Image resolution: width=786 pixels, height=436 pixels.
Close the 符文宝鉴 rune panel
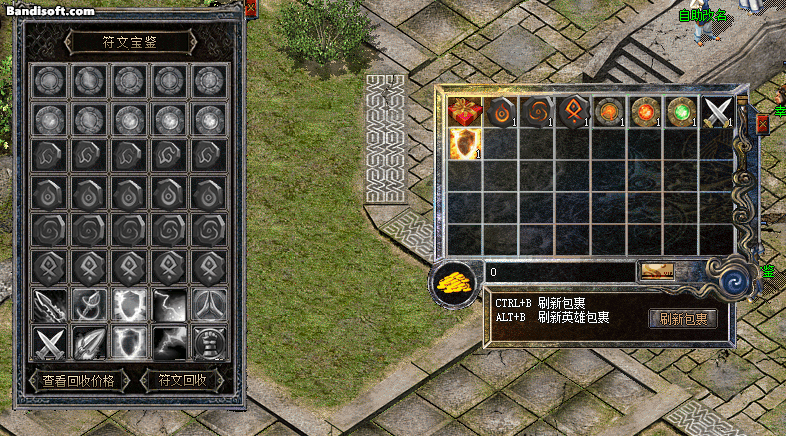250,9
